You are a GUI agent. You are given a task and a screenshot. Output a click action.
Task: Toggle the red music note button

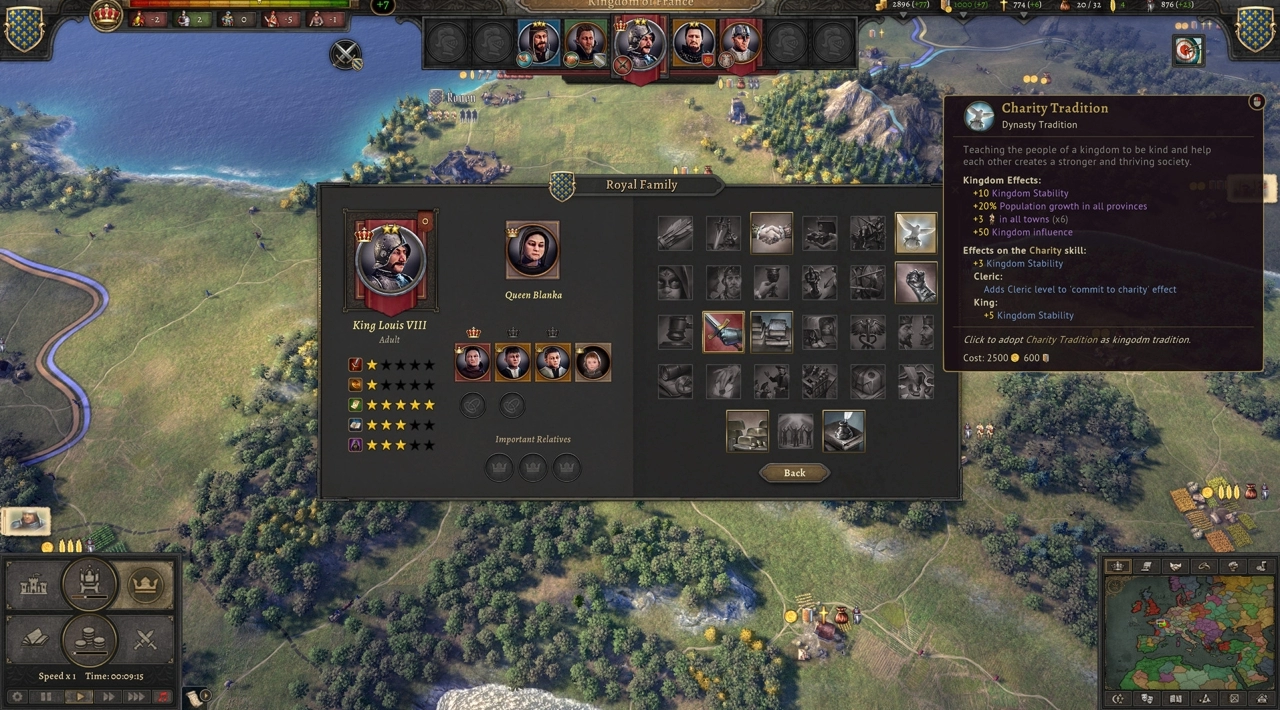point(163,697)
